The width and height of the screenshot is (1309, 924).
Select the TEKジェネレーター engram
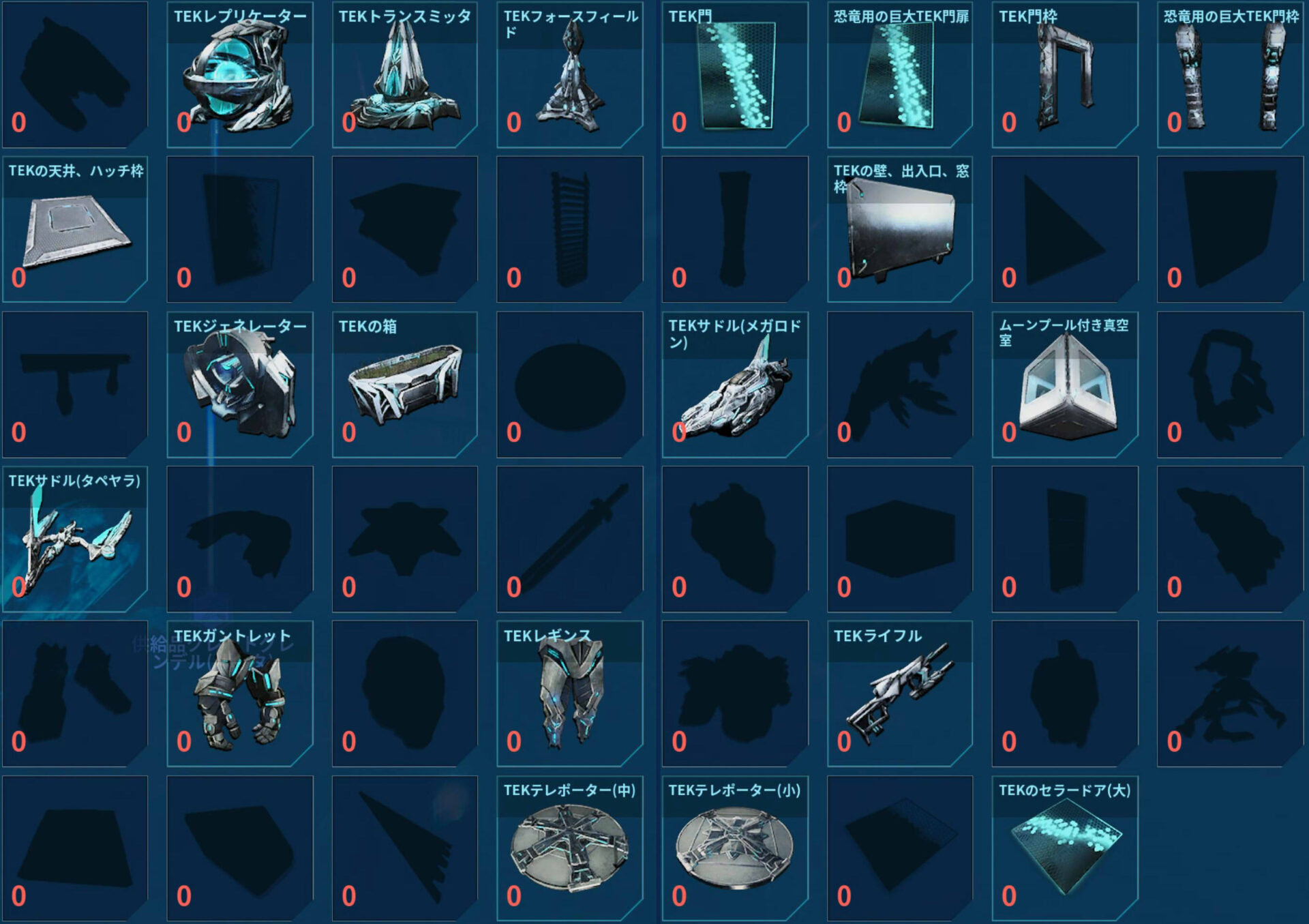(x=239, y=385)
